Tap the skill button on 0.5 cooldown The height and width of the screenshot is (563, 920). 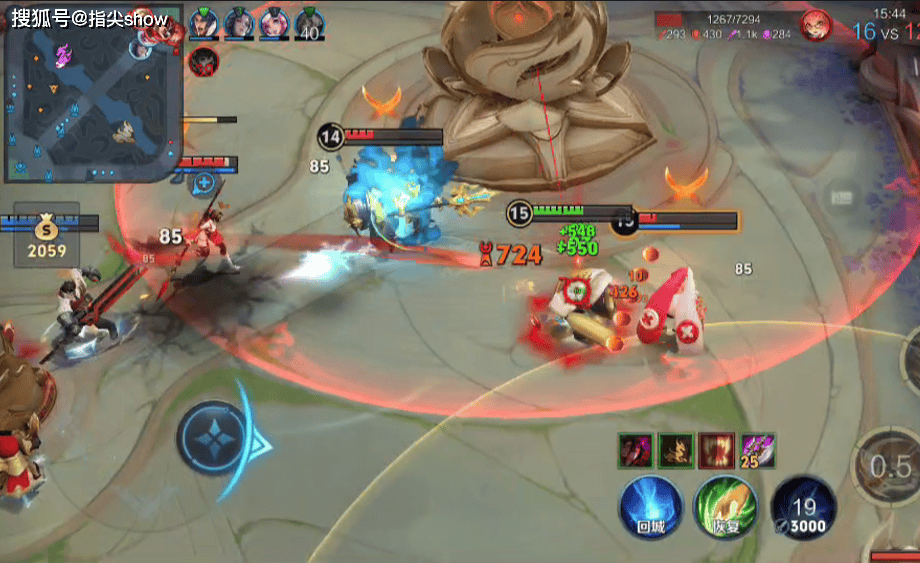click(887, 465)
